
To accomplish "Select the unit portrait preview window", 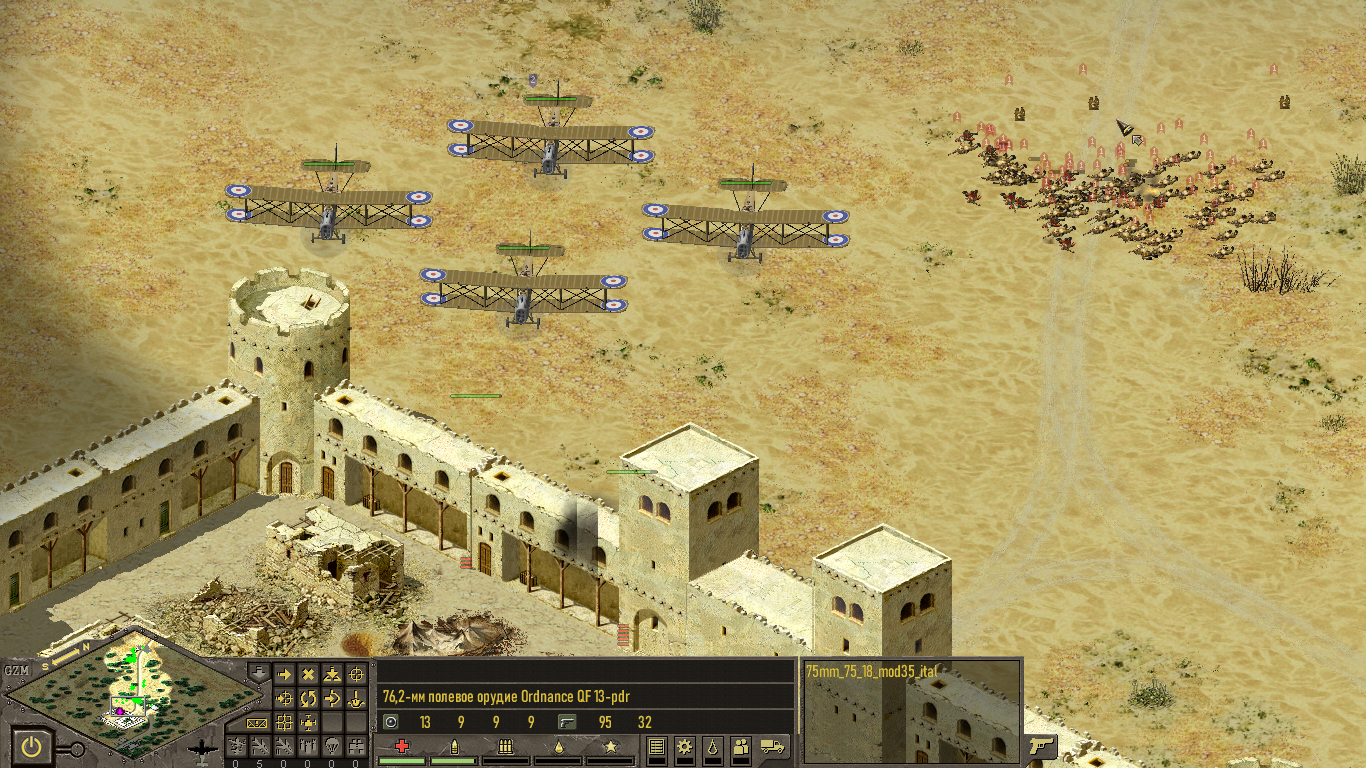I will [912, 710].
